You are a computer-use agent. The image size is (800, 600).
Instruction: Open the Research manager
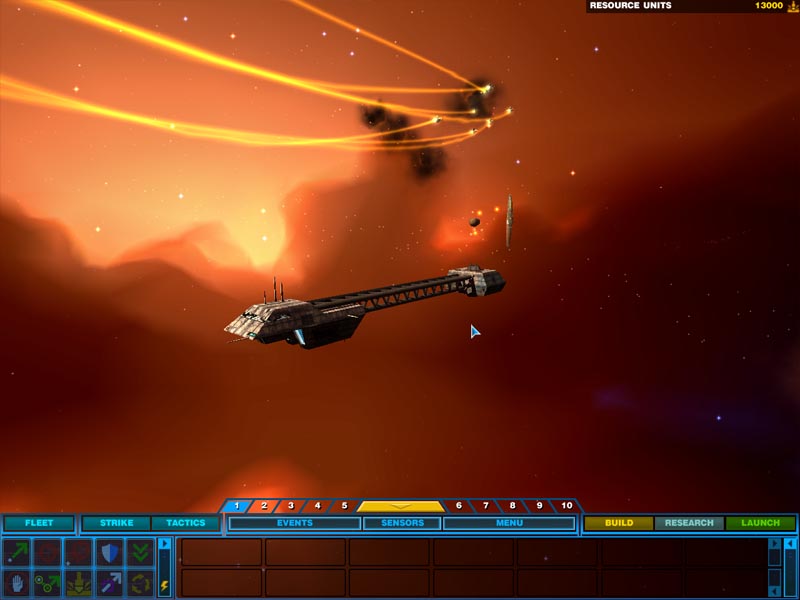[x=689, y=523]
